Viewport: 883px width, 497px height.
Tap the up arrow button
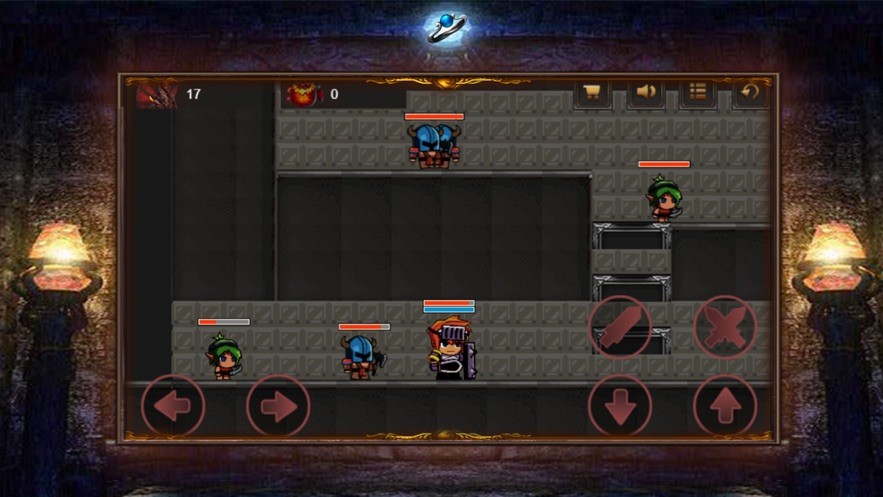[725, 405]
